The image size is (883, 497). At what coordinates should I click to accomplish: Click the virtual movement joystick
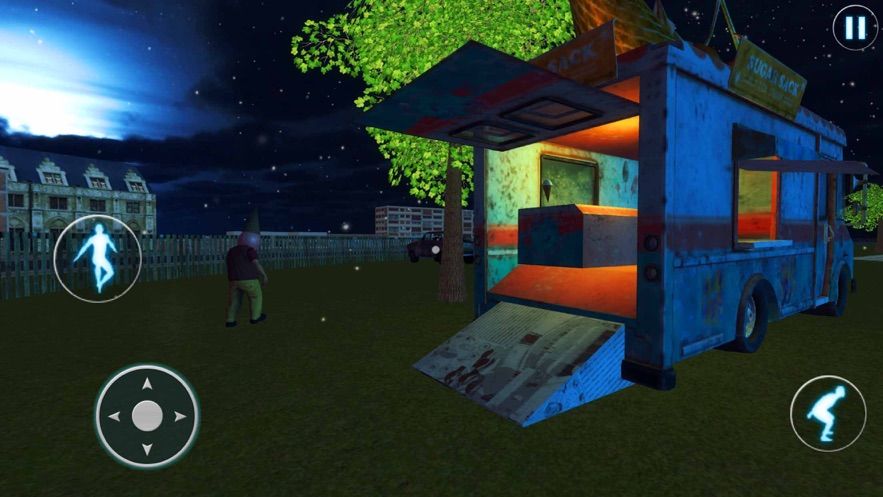pyautogui.click(x=147, y=415)
